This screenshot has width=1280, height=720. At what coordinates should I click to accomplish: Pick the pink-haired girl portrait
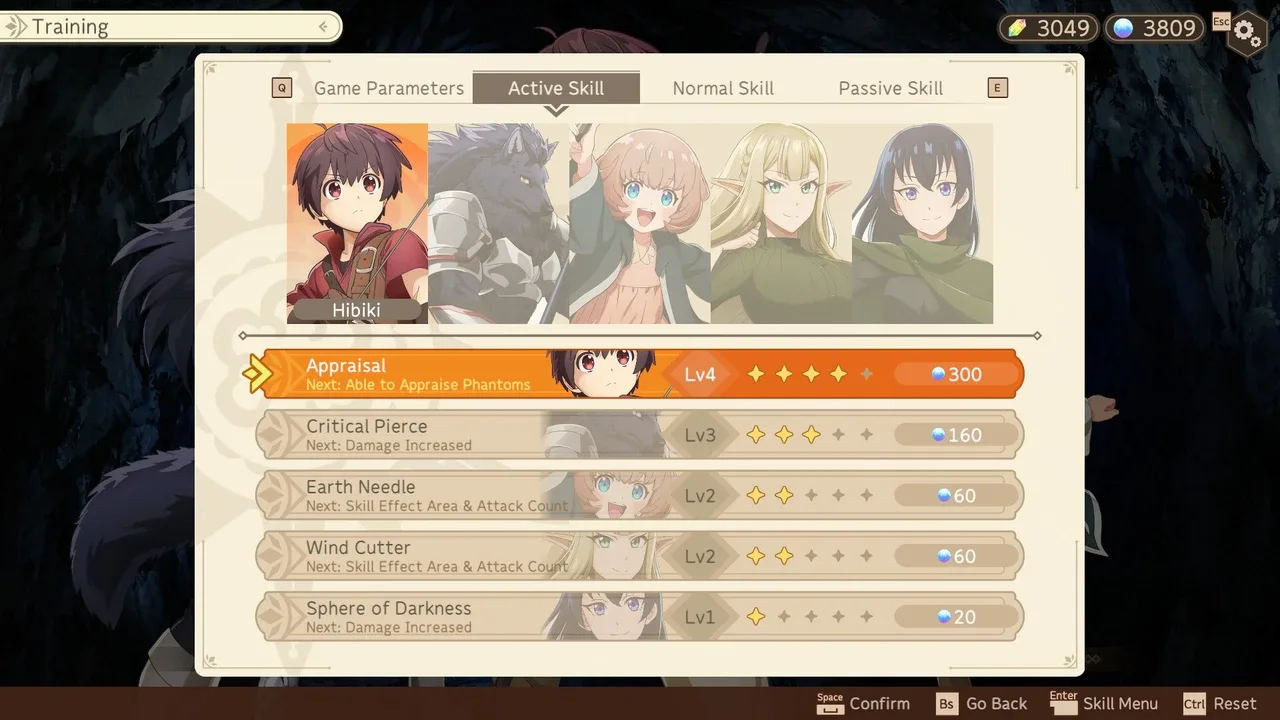(x=640, y=222)
